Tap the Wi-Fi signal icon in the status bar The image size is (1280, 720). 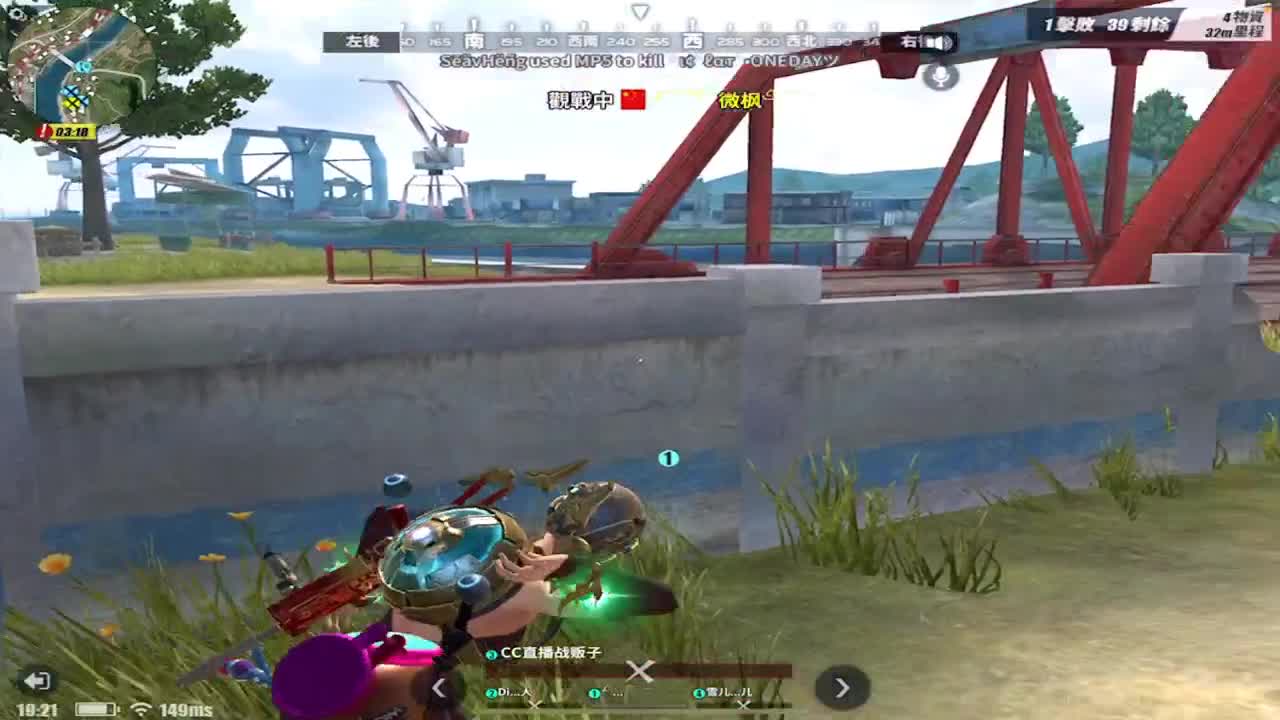tap(141, 708)
